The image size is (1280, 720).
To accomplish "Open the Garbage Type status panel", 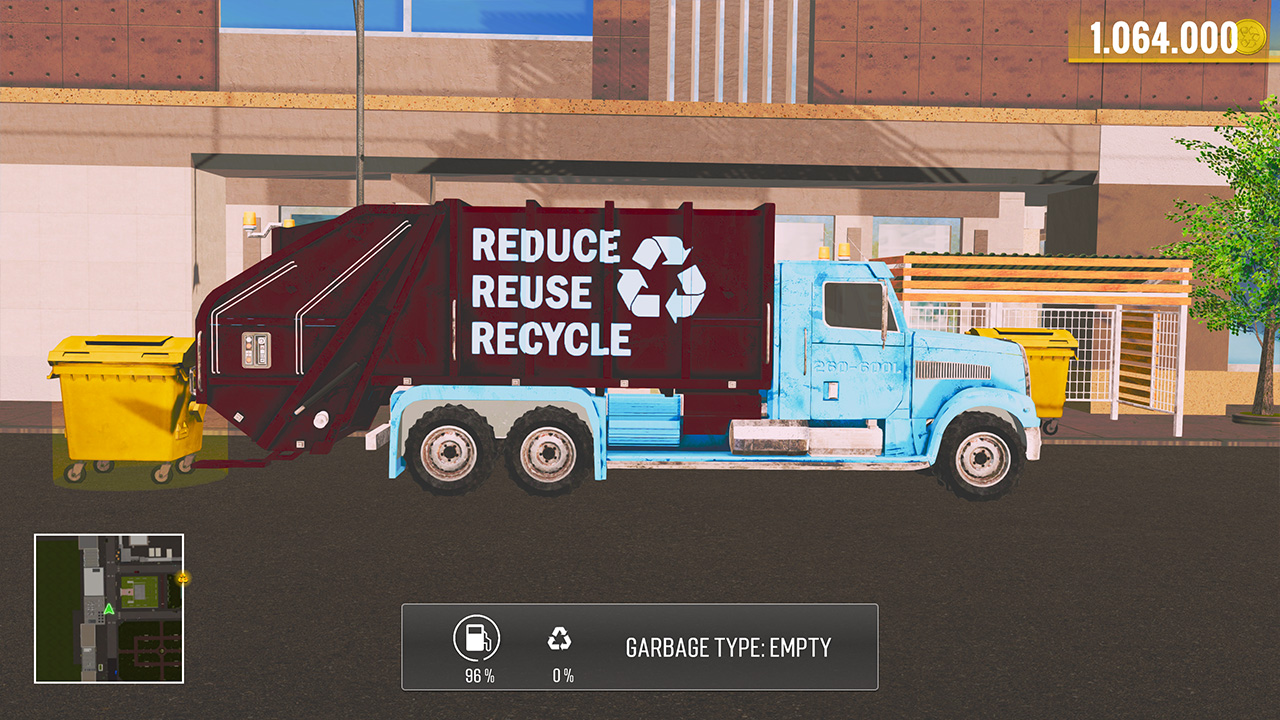I will click(x=640, y=647).
